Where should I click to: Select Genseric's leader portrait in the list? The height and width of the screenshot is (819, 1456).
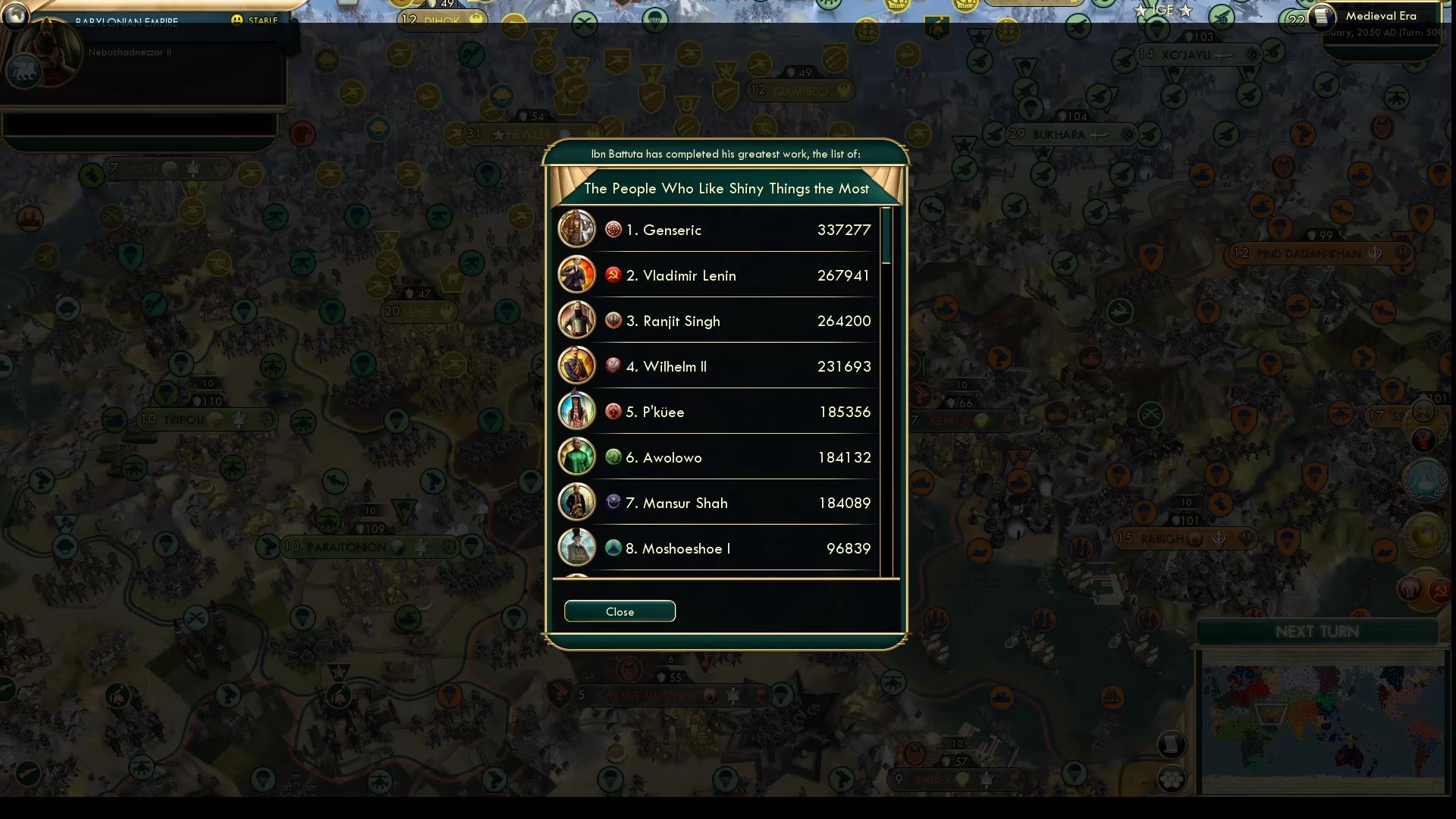[576, 229]
